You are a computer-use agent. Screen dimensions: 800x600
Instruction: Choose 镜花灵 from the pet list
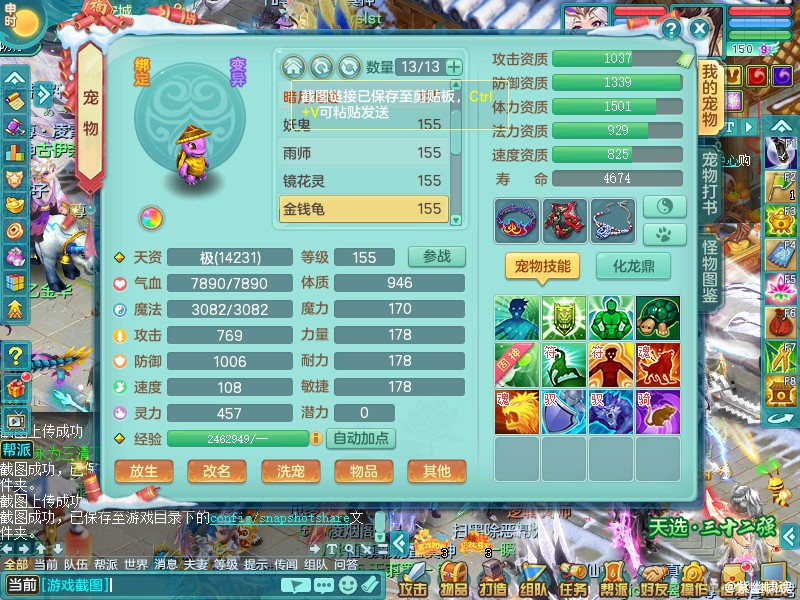click(362, 181)
